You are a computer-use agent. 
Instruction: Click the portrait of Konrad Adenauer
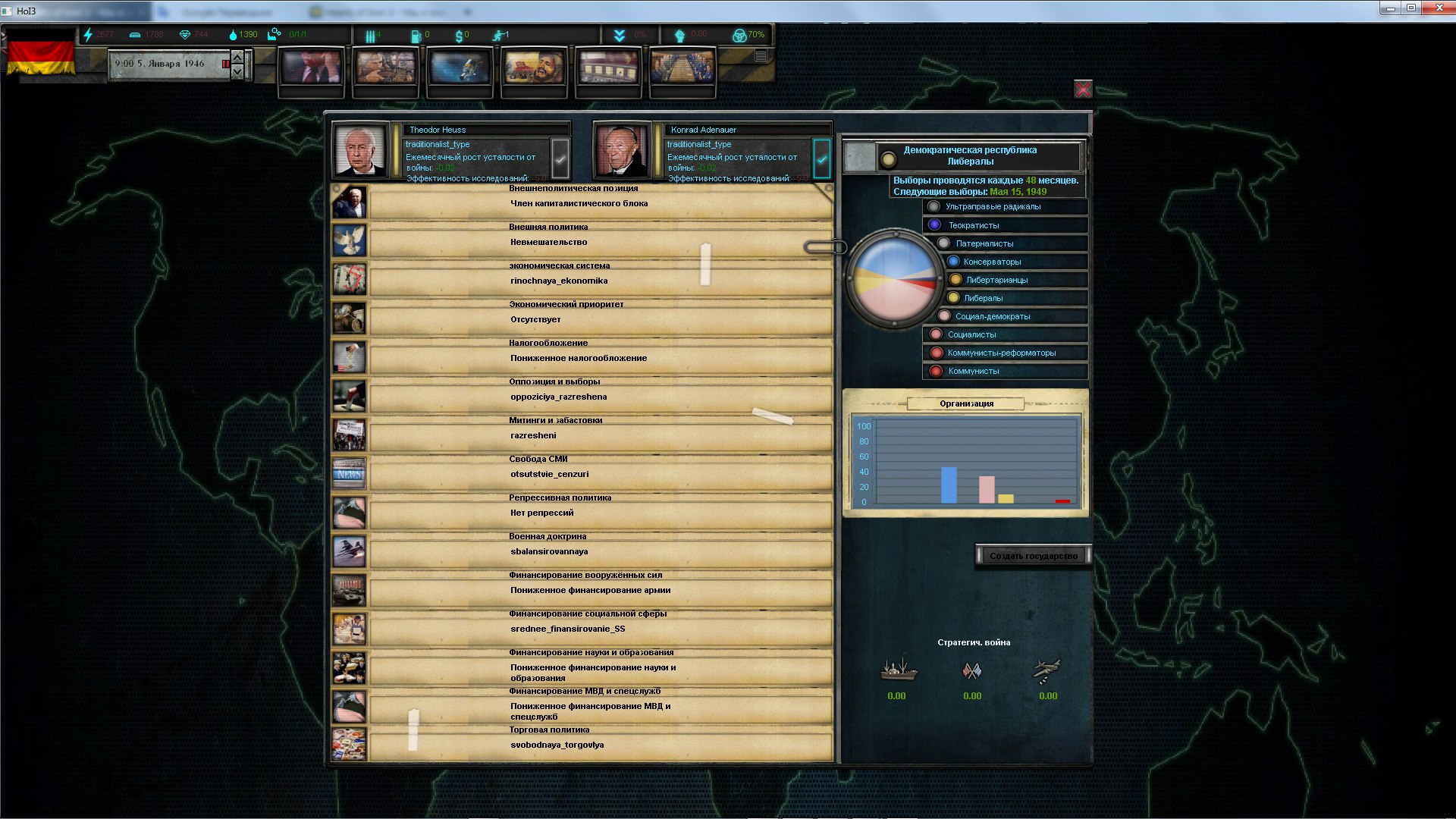[x=623, y=150]
